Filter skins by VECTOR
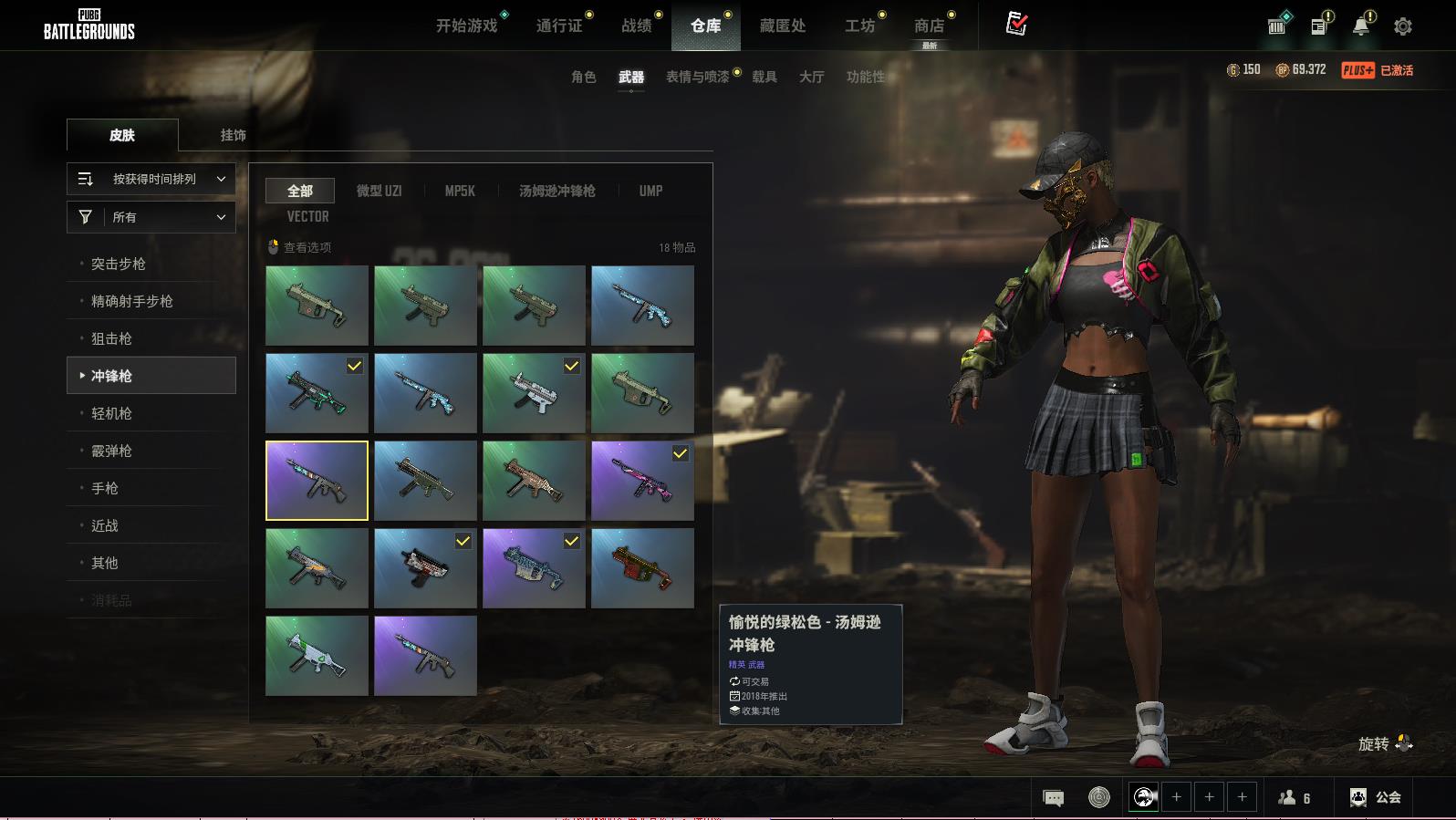The image size is (1456, 820). [307, 216]
